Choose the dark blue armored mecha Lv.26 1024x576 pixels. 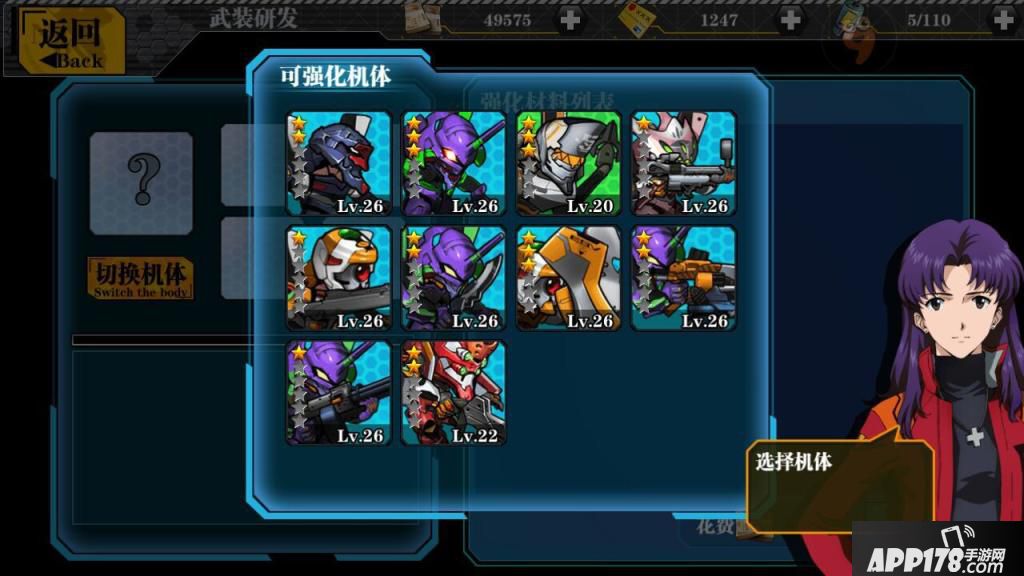(338, 163)
